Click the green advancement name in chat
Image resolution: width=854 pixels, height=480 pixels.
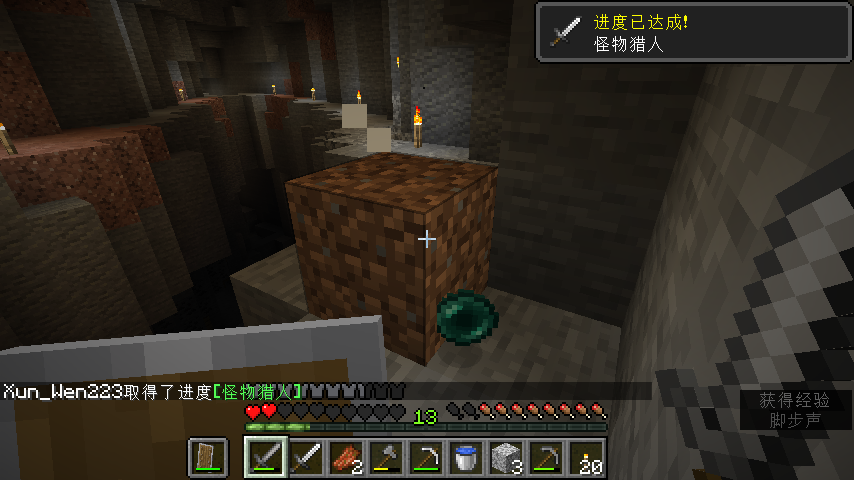pos(258,390)
